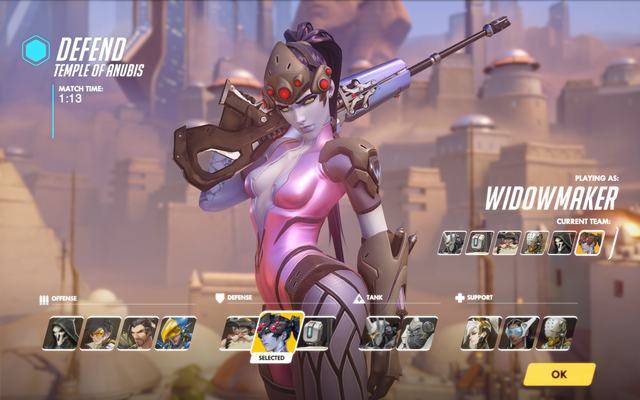Pick Reaper from the Offense heroes

(x=60, y=332)
